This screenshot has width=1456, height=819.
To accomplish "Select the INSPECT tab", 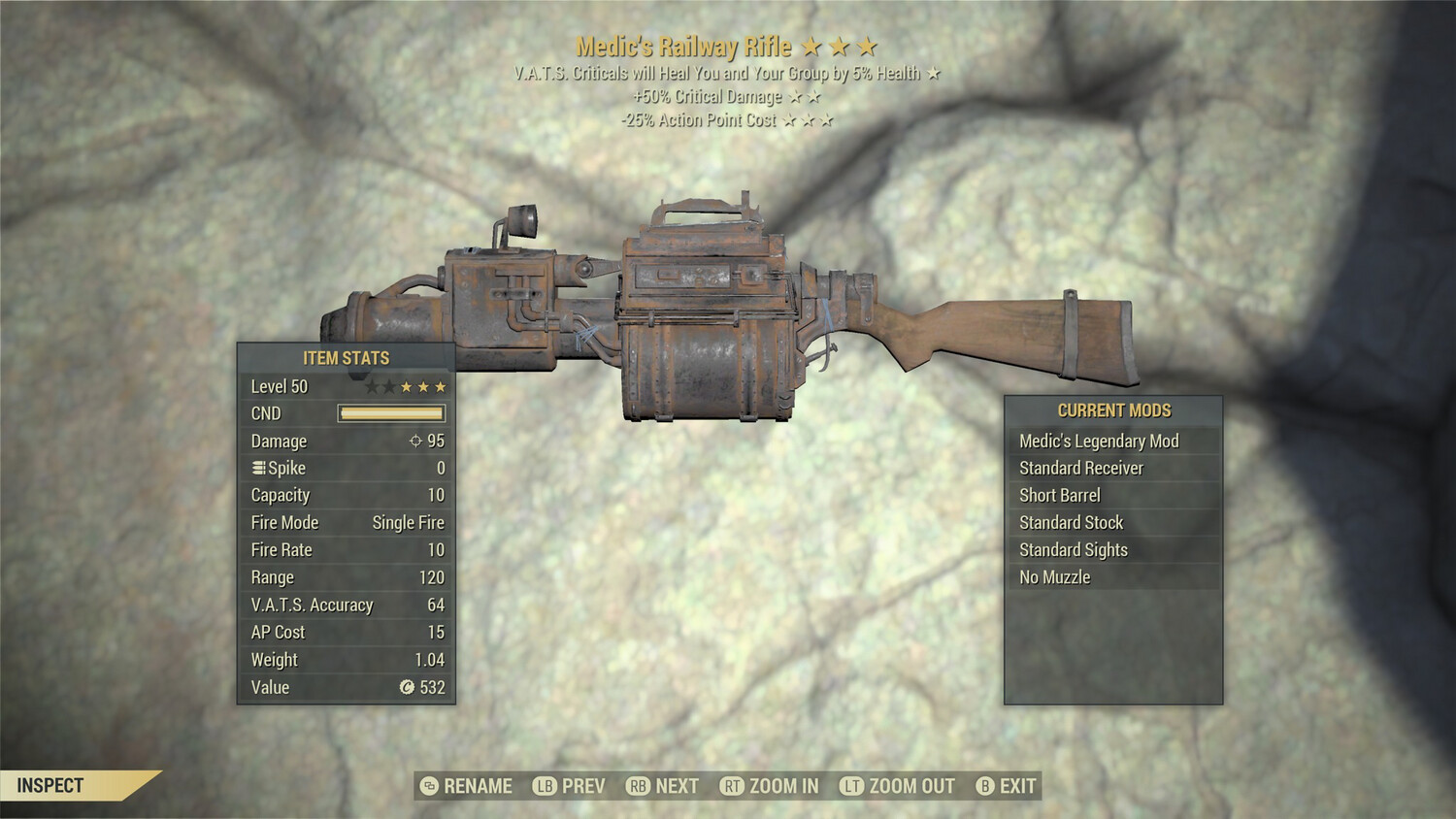I will (50, 787).
